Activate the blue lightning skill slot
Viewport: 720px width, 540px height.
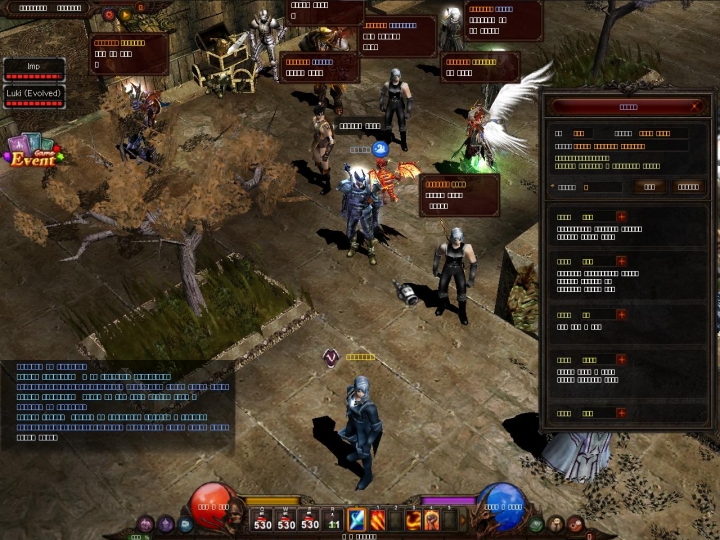point(357,520)
